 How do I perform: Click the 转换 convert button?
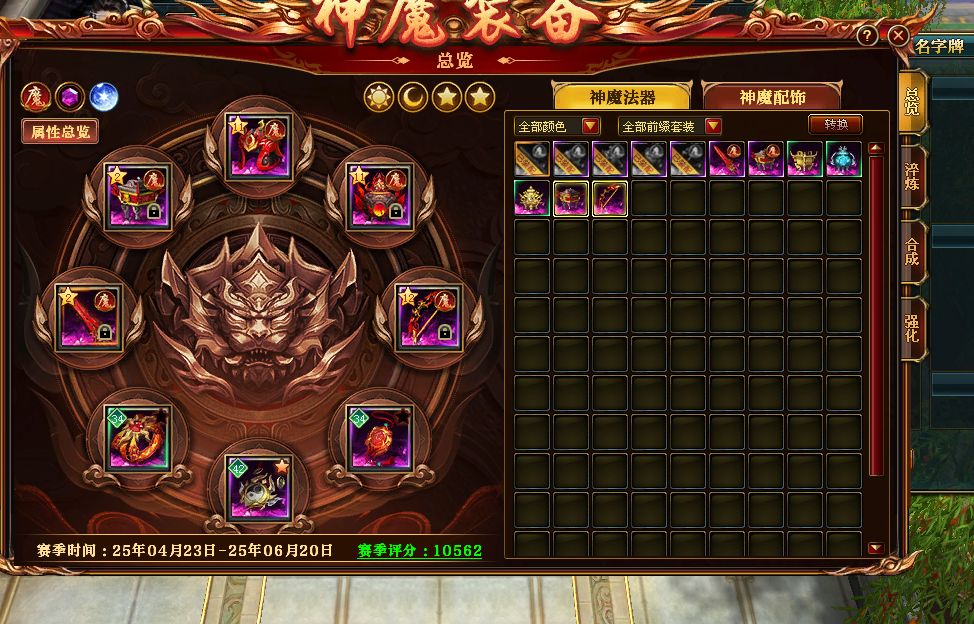pyautogui.click(x=835, y=125)
